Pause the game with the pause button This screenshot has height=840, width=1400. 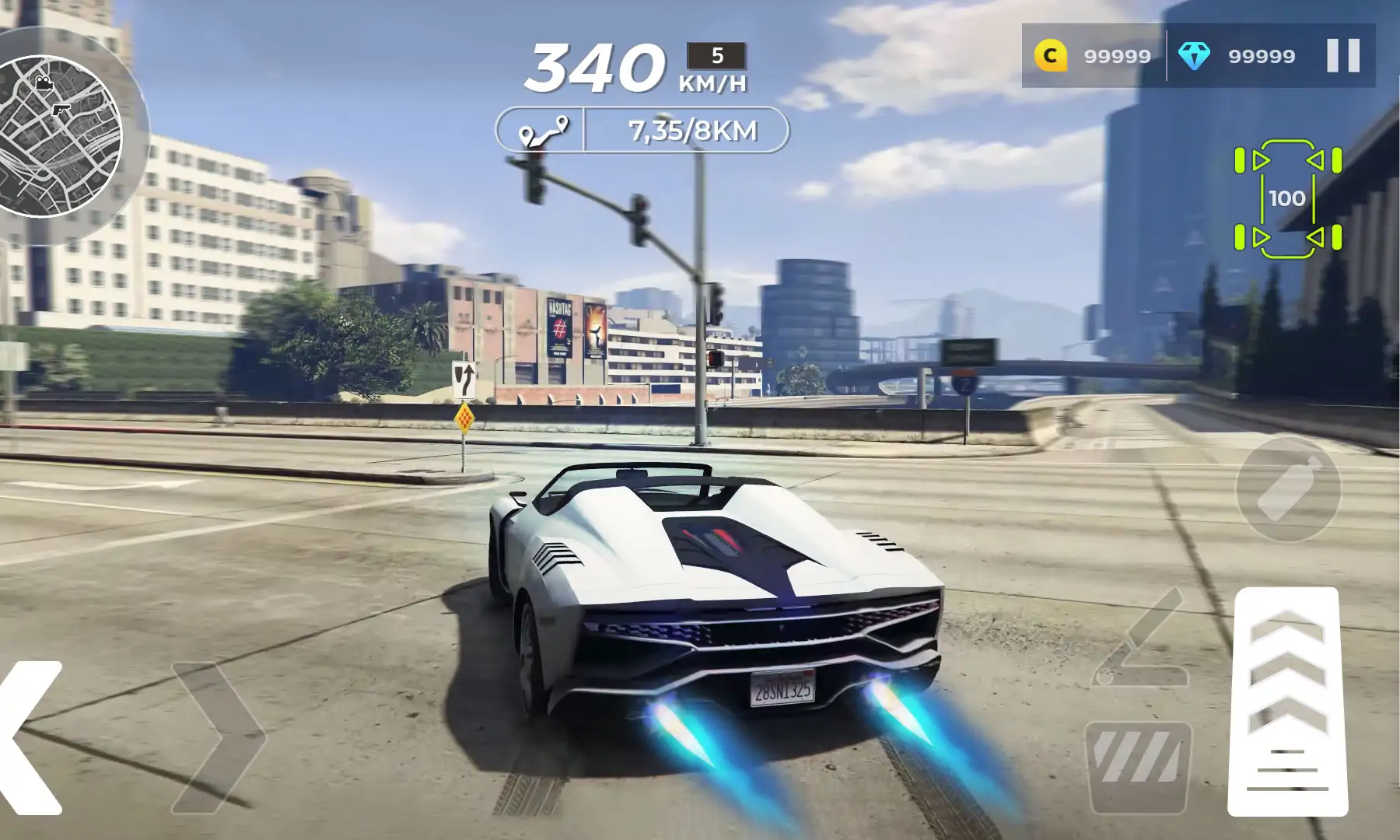coord(1342,56)
